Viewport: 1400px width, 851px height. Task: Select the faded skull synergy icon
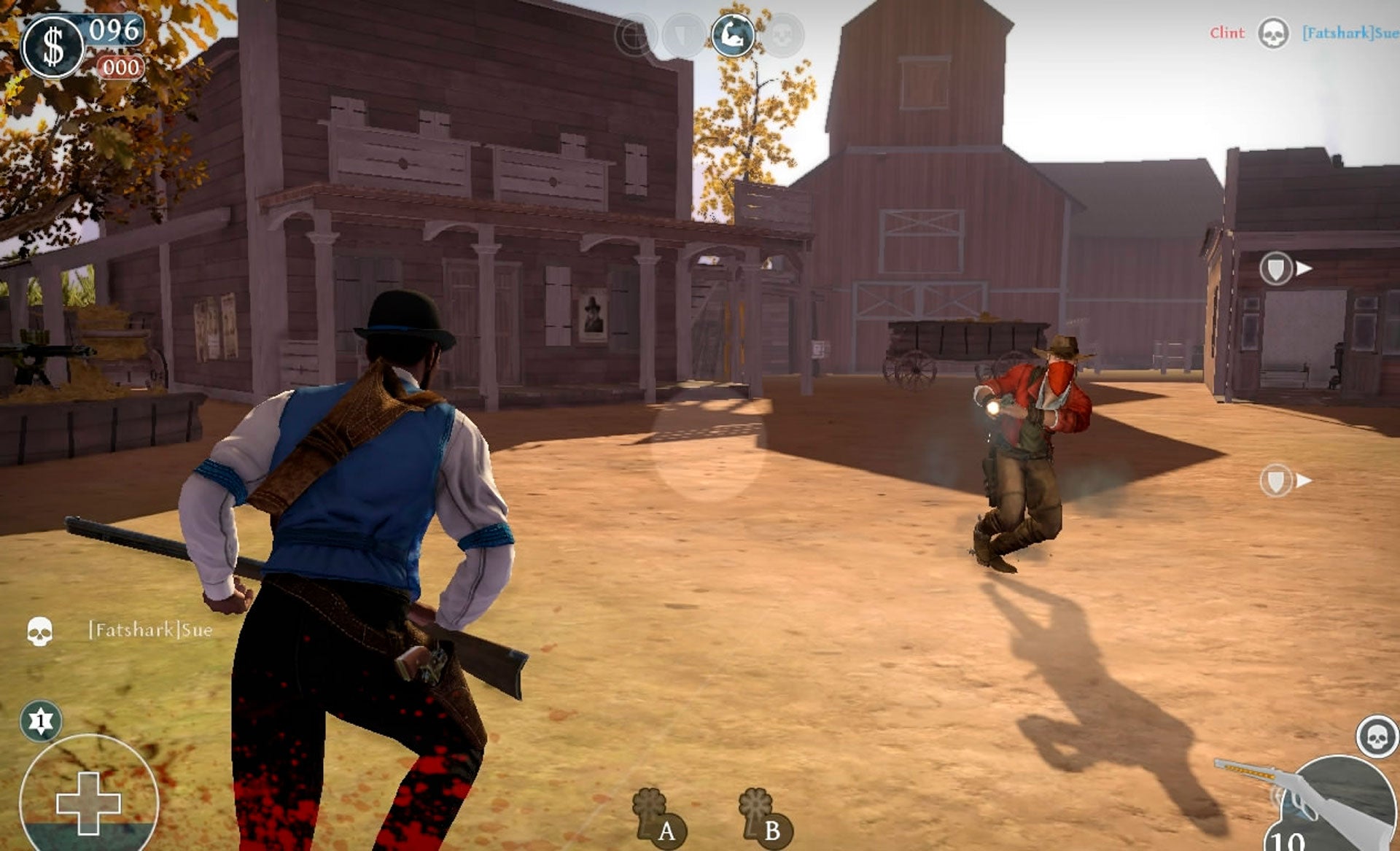tap(782, 35)
